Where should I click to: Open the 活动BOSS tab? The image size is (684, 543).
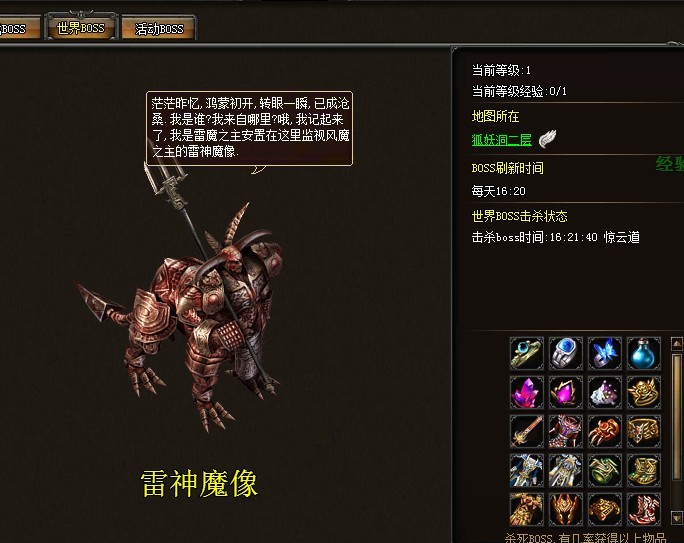pyautogui.click(x=158, y=28)
